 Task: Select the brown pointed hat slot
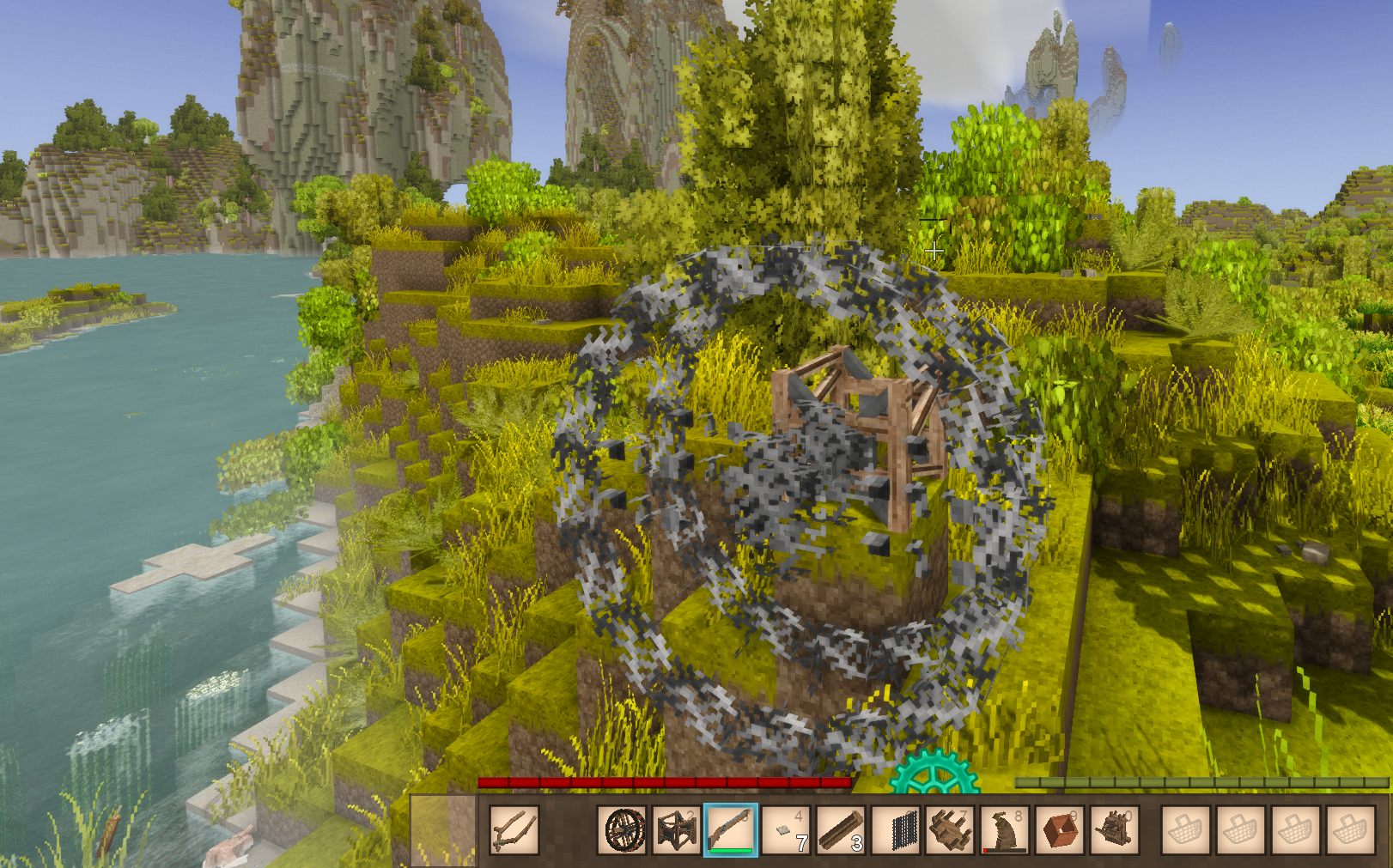(x=1005, y=830)
